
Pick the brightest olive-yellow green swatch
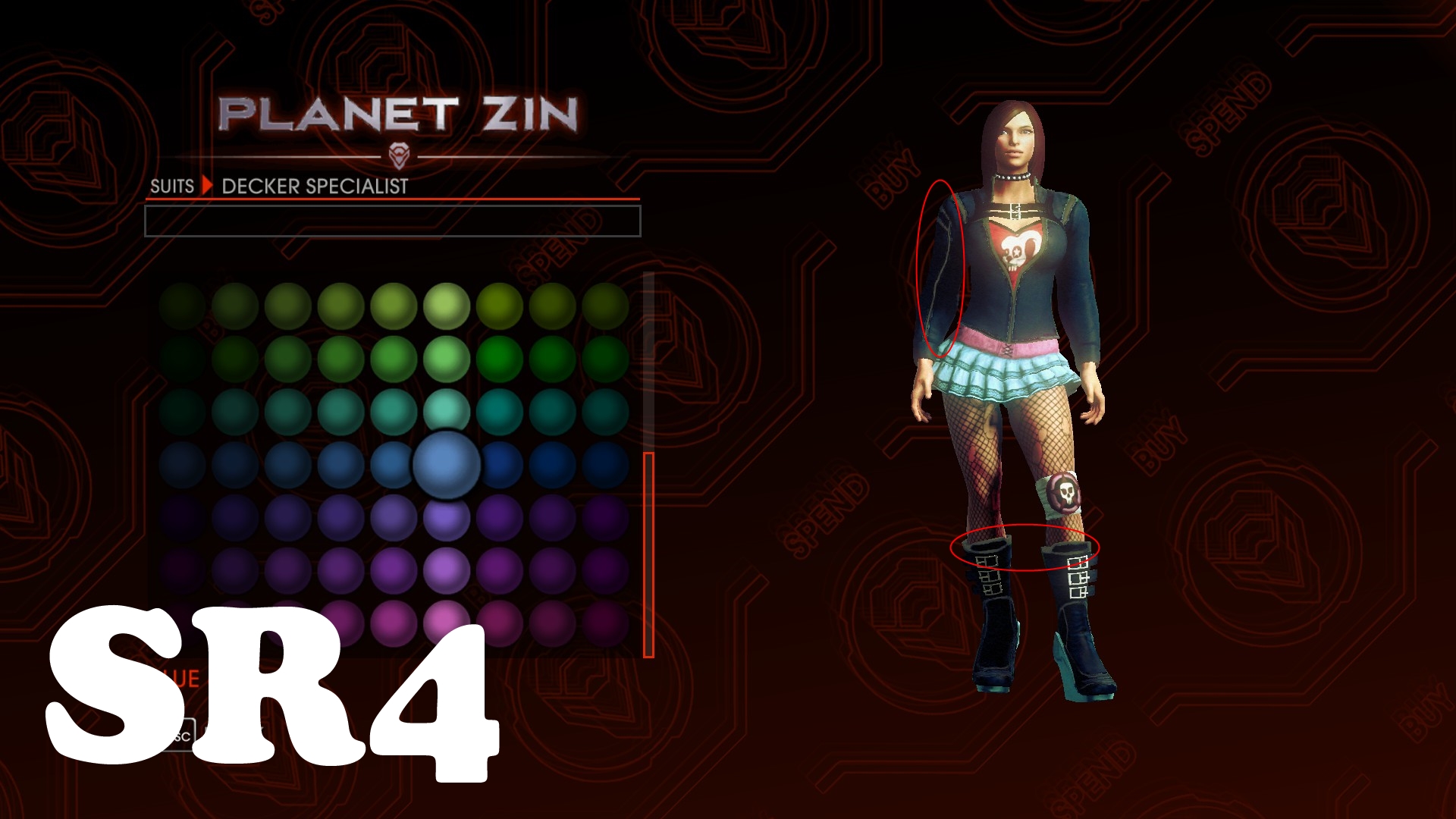[x=447, y=306]
